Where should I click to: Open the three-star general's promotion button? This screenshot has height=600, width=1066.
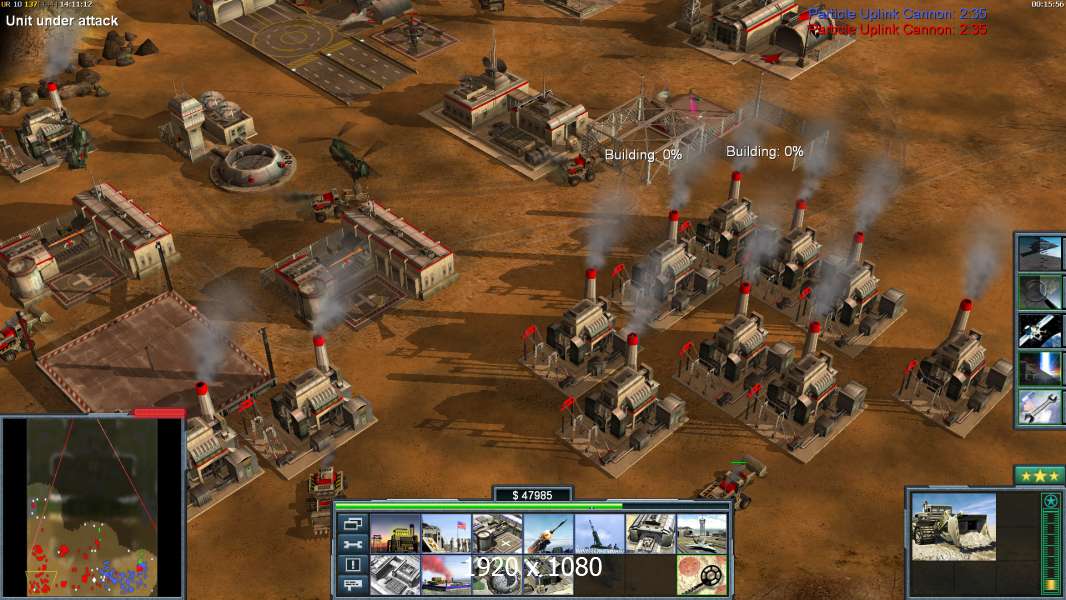click(x=1038, y=474)
